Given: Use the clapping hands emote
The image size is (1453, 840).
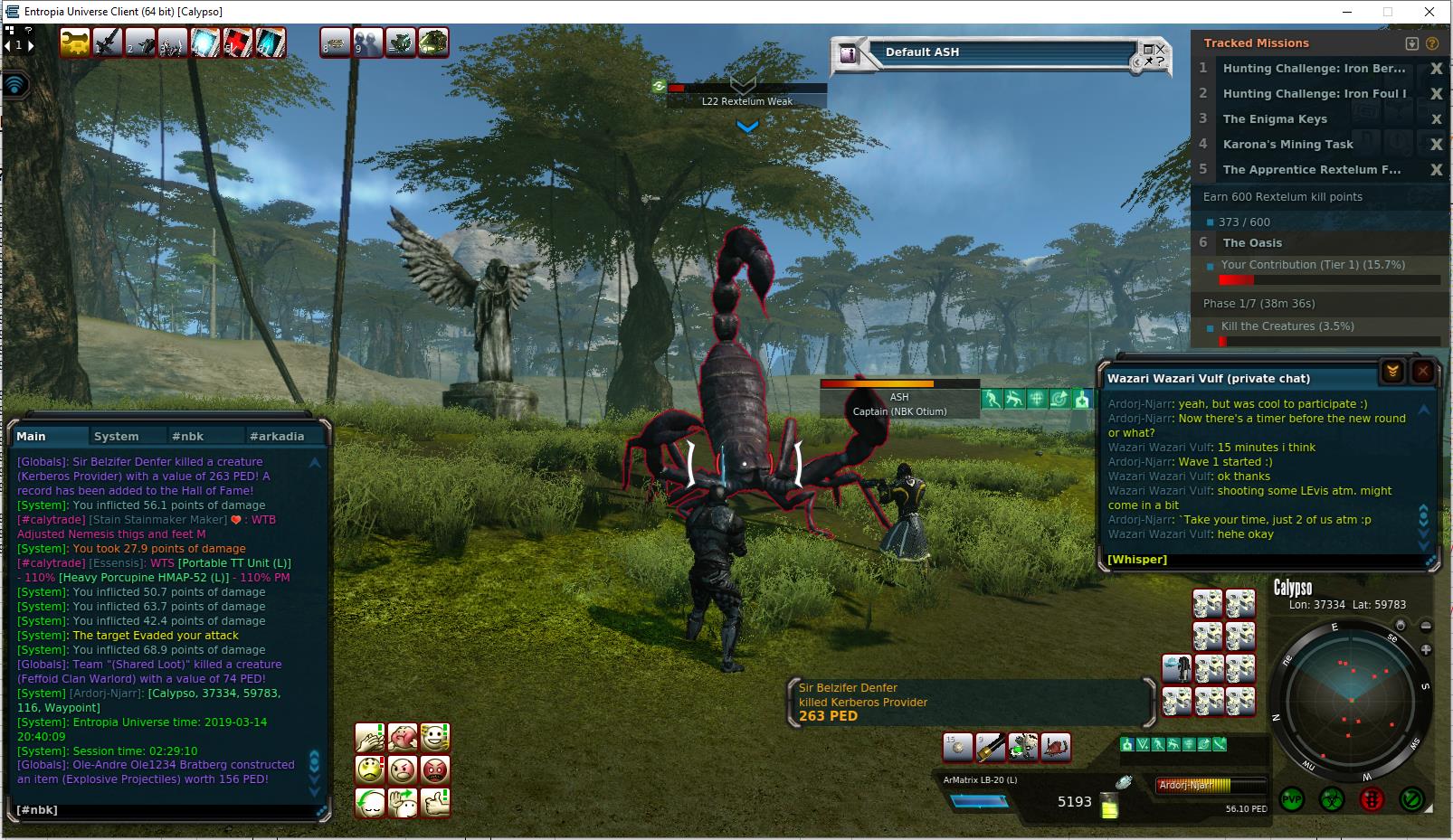Looking at the screenshot, I should pyautogui.click(x=370, y=738).
